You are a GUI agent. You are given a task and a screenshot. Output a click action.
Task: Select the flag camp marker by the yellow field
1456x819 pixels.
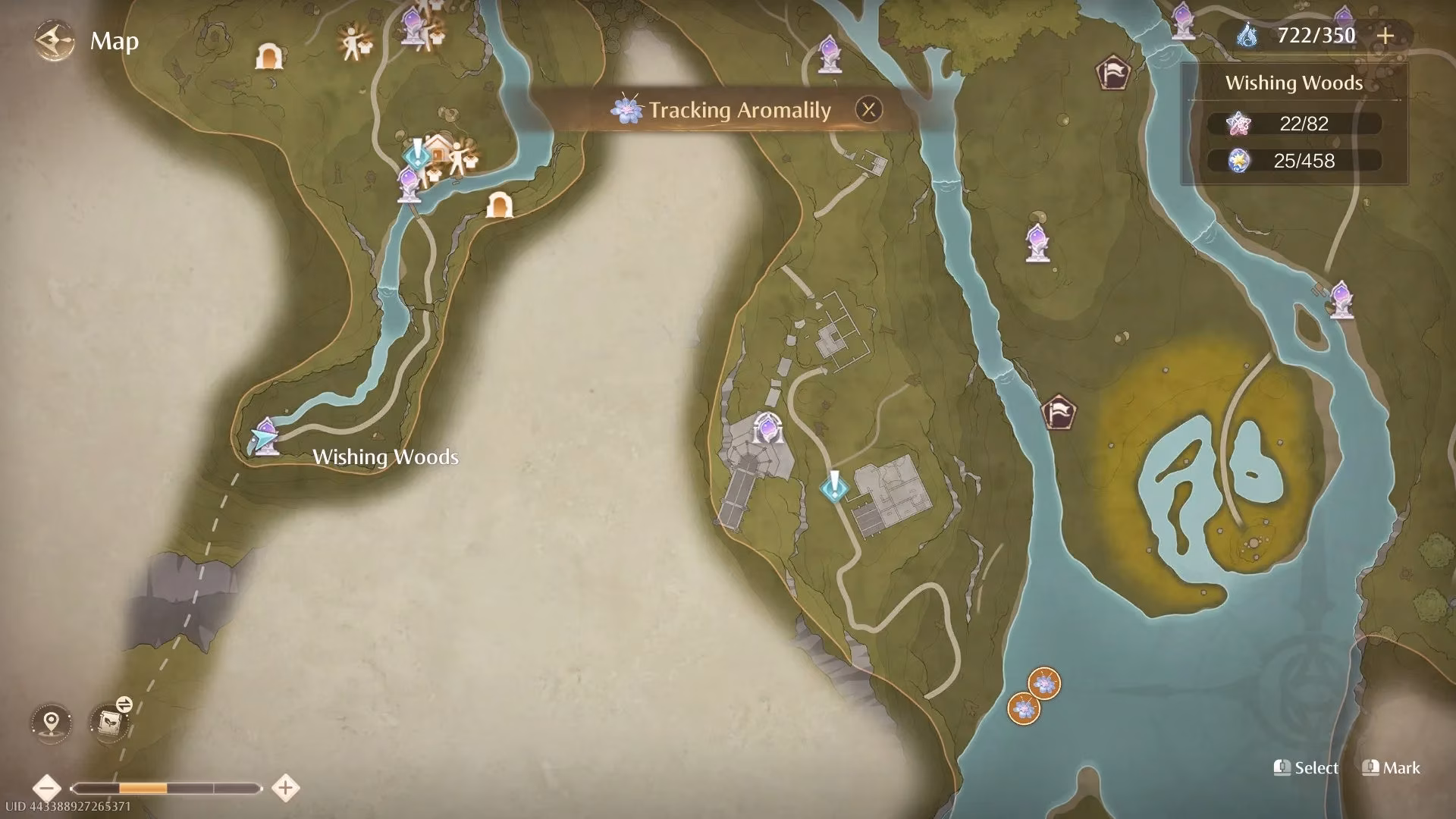coord(1059,412)
